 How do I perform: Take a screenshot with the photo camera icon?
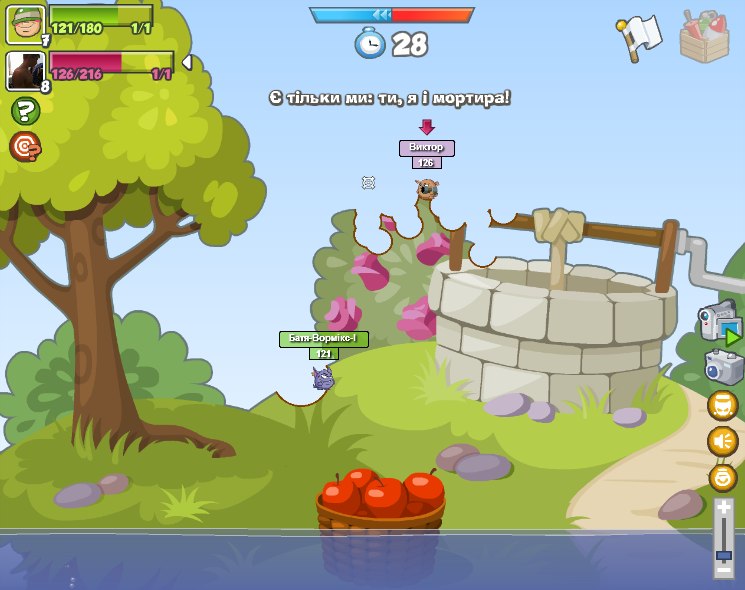pos(723,367)
